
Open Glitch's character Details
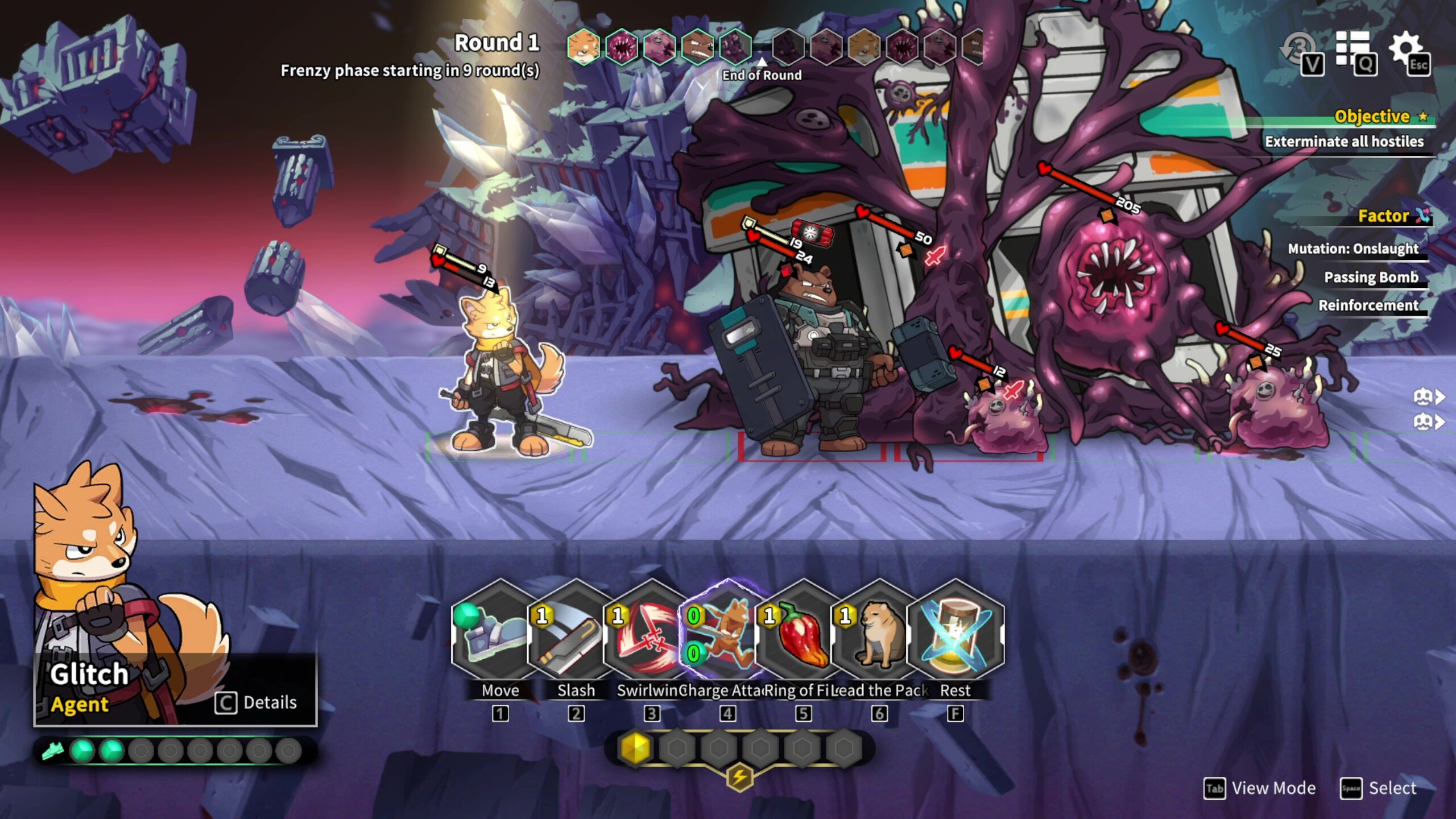(257, 703)
